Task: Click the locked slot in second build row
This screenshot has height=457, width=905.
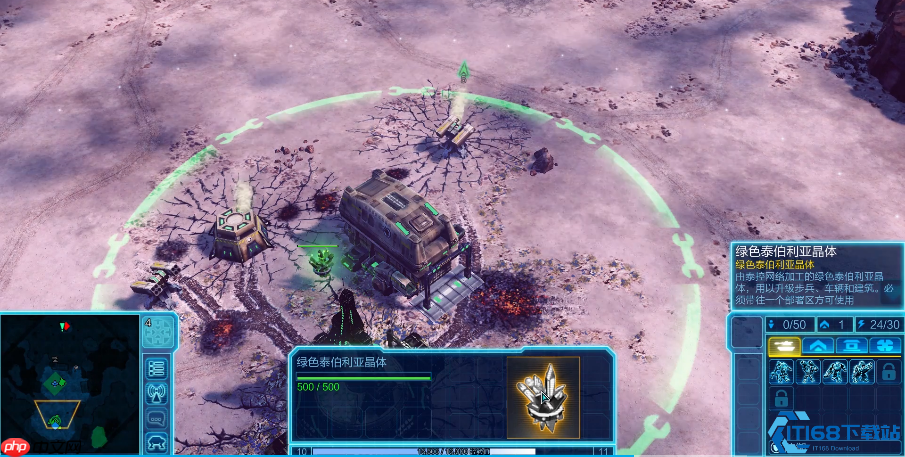Action: [x=780, y=399]
